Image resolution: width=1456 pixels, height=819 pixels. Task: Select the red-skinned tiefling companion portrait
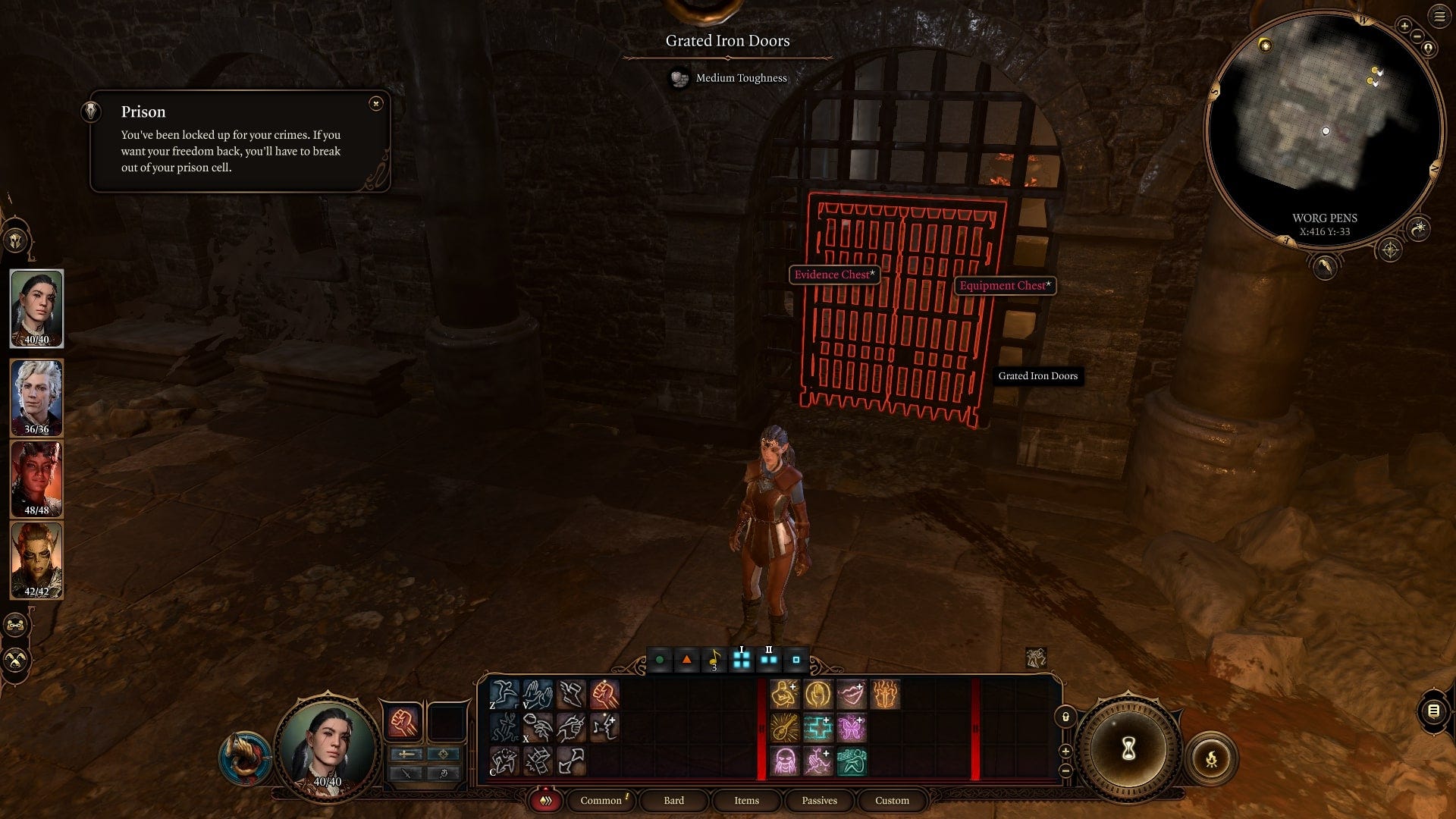click(x=36, y=479)
